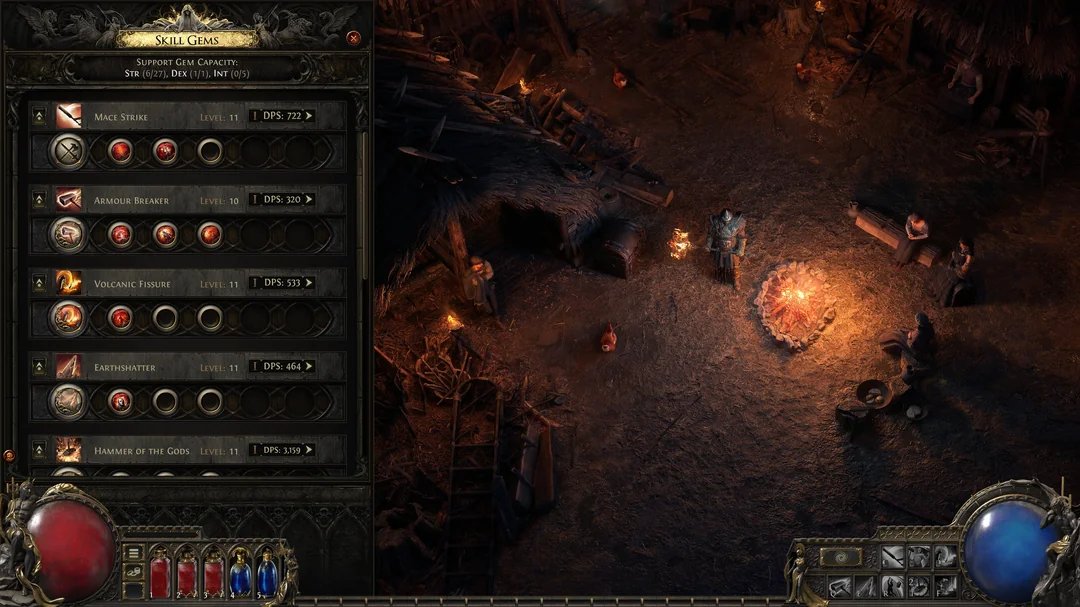Click the Armour Breaker skill row
This screenshot has height=607, width=1080.
coord(188,200)
